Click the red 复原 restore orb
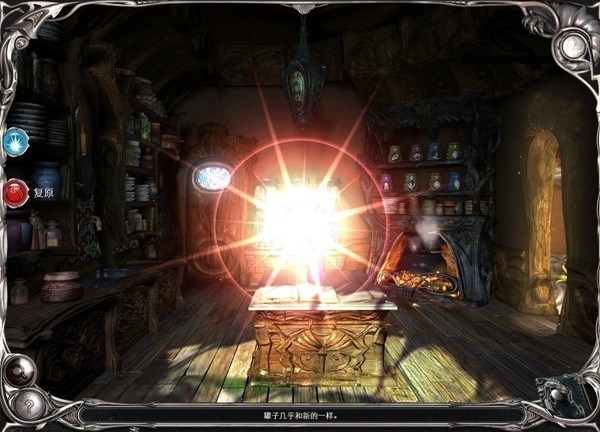Image resolution: width=600 pixels, height=432 pixels. tap(16, 192)
